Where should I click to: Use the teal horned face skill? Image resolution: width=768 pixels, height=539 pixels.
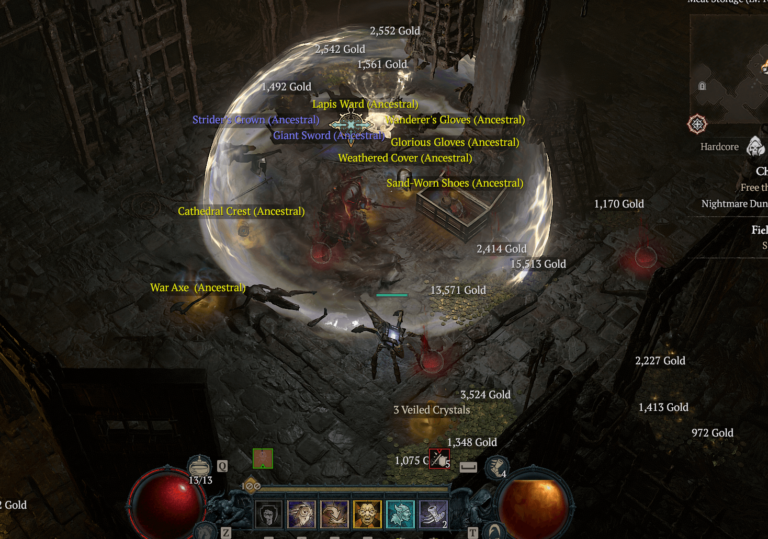[x=400, y=514]
